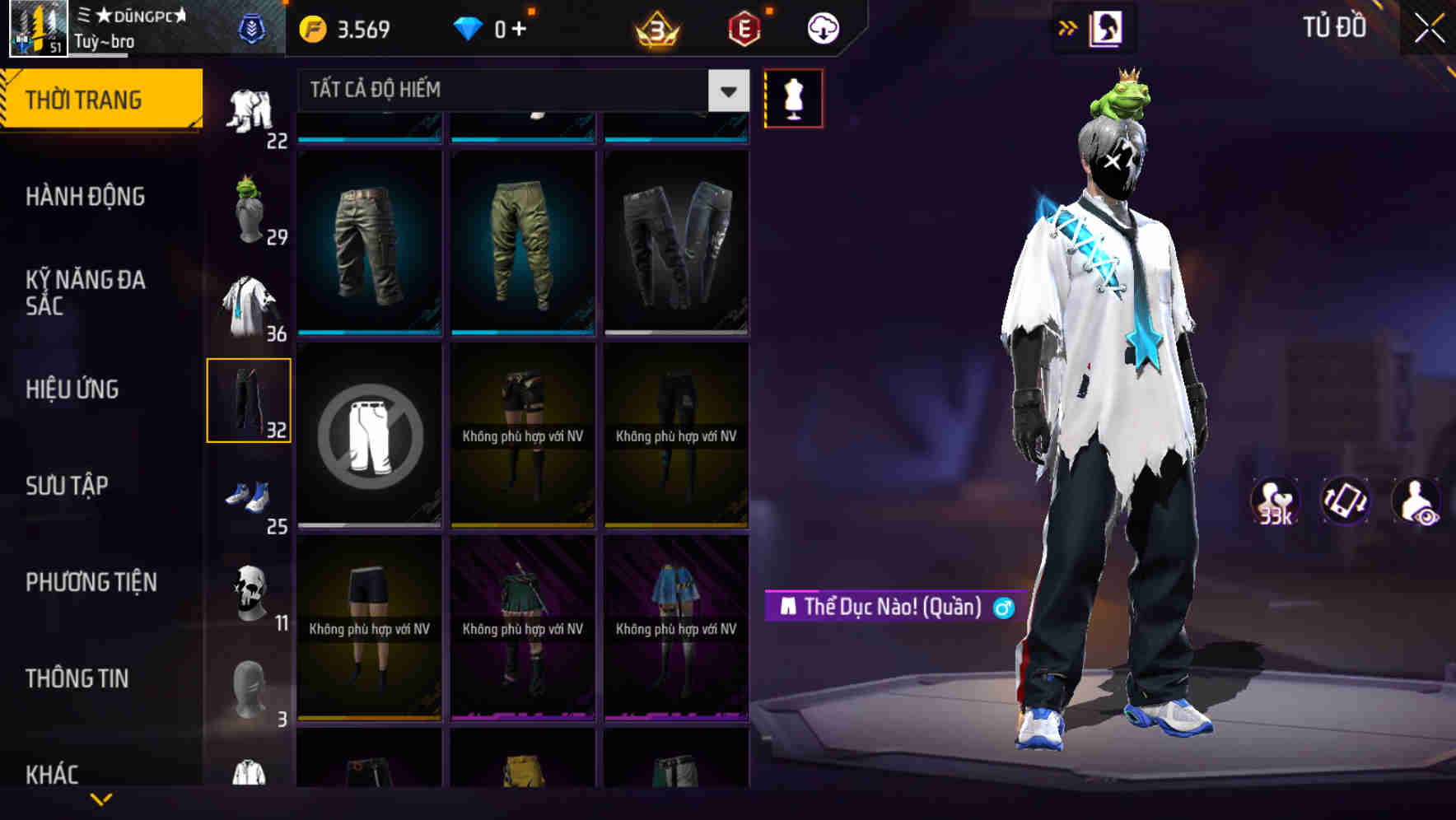Click the Thể Dục Nào! (Quần) label
Image resolution: width=1456 pixels, height=820 pixels.
click(889, 606)
